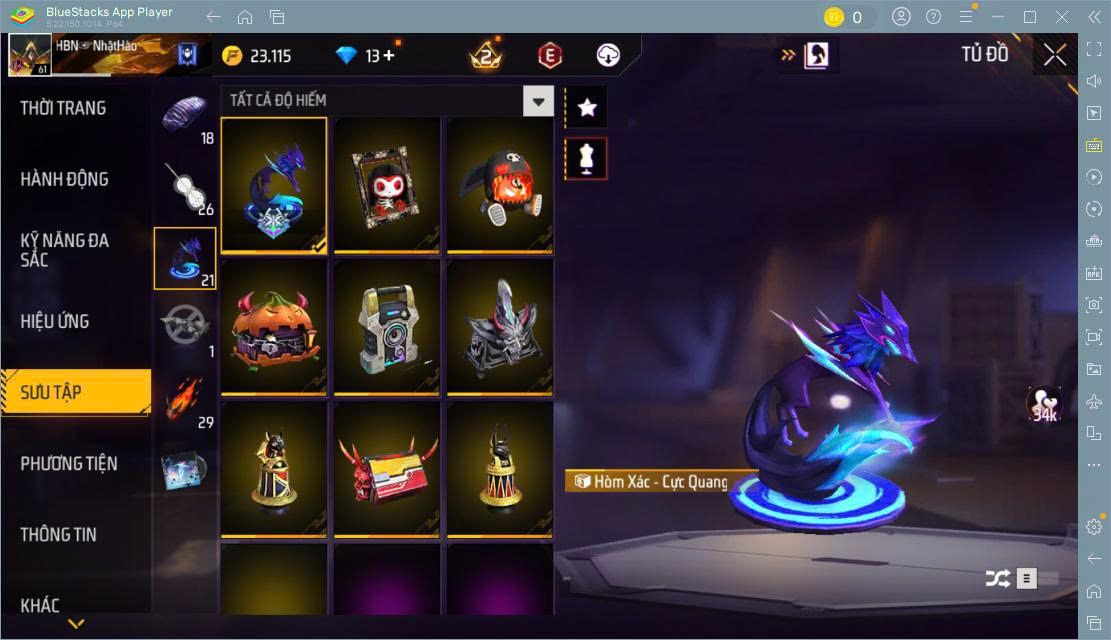Viewport: 1111px width, 640px height.
Task: Toggle the star favorites filter
Action: pos(587,107)
